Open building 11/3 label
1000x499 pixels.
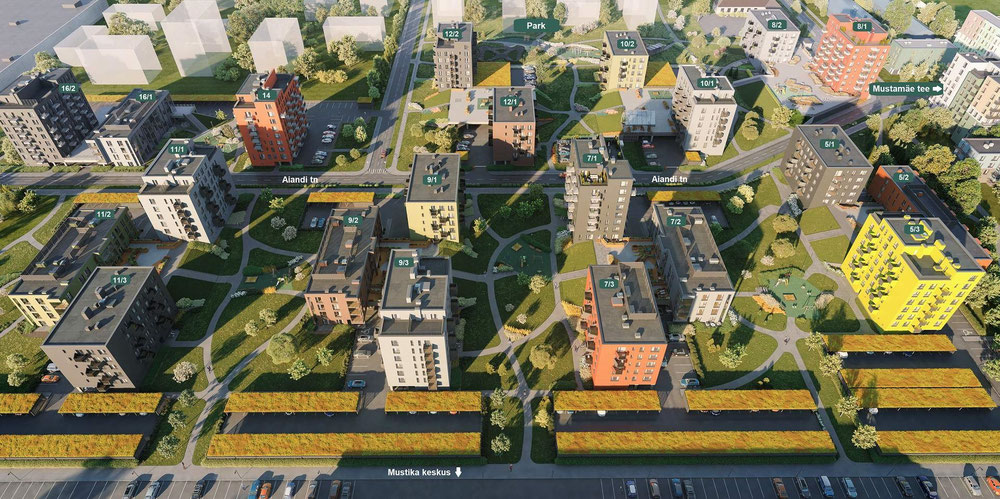119,280
